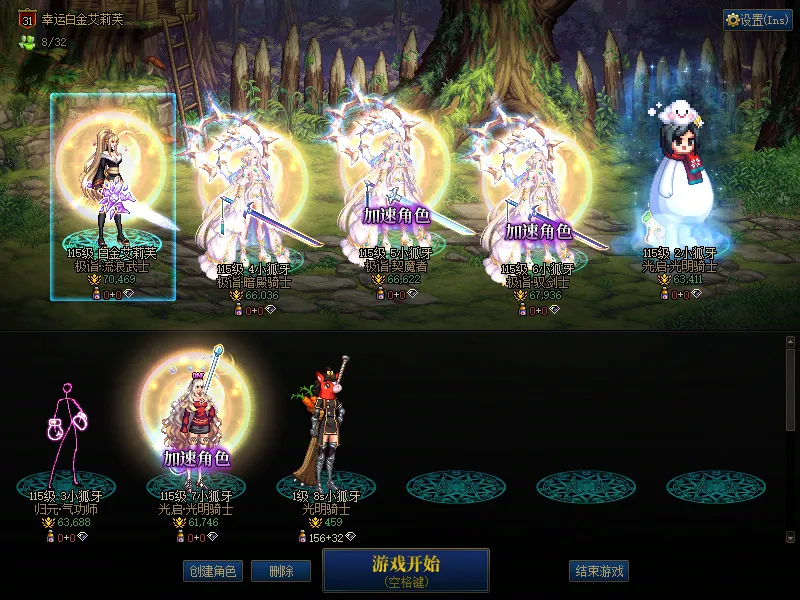
Task: Exit via the 结束游戏 button
Action: pyautogui.click(x=599, y=571)
